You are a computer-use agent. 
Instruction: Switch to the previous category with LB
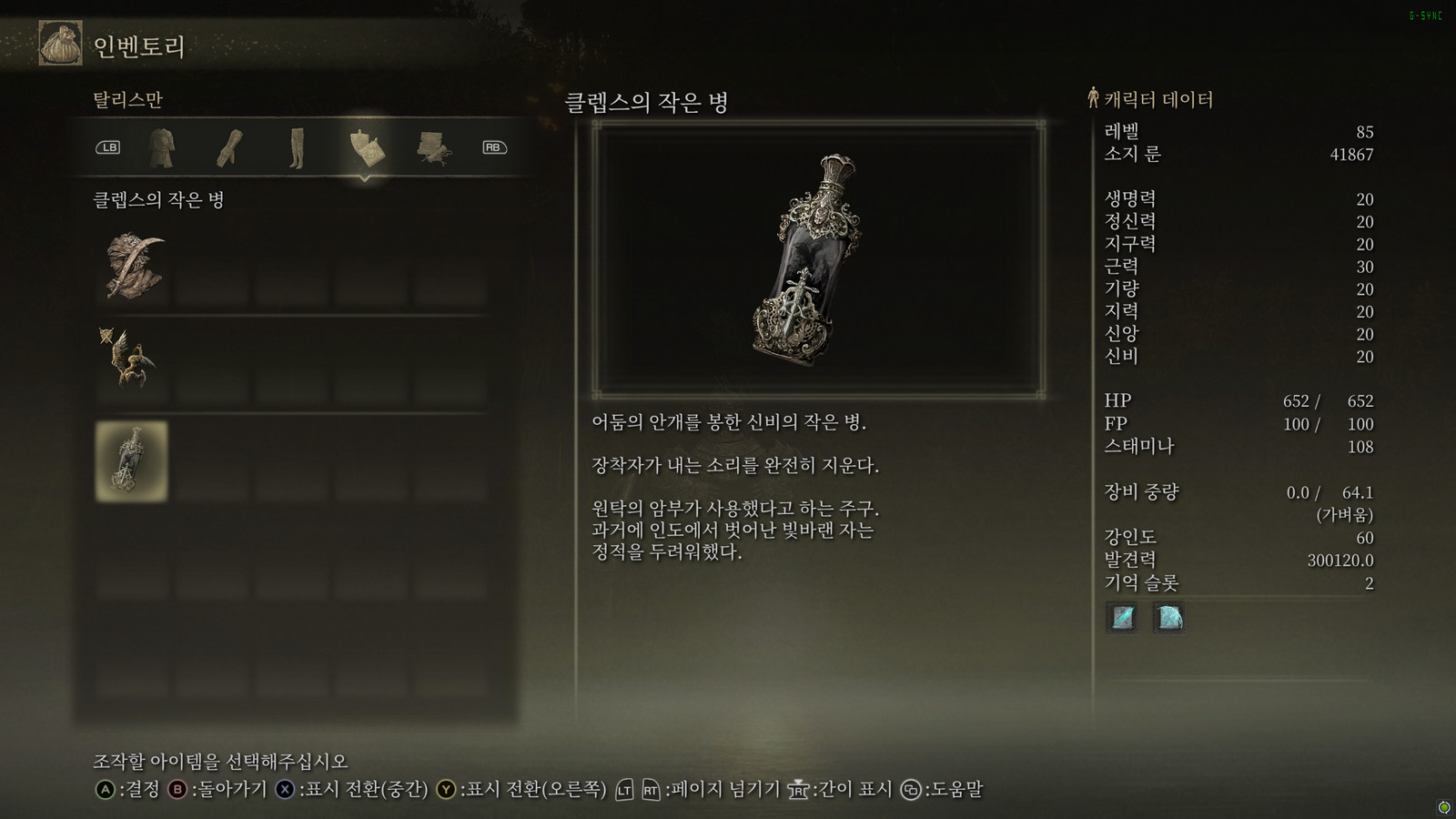pyautogui.click(x=108, y=147)
